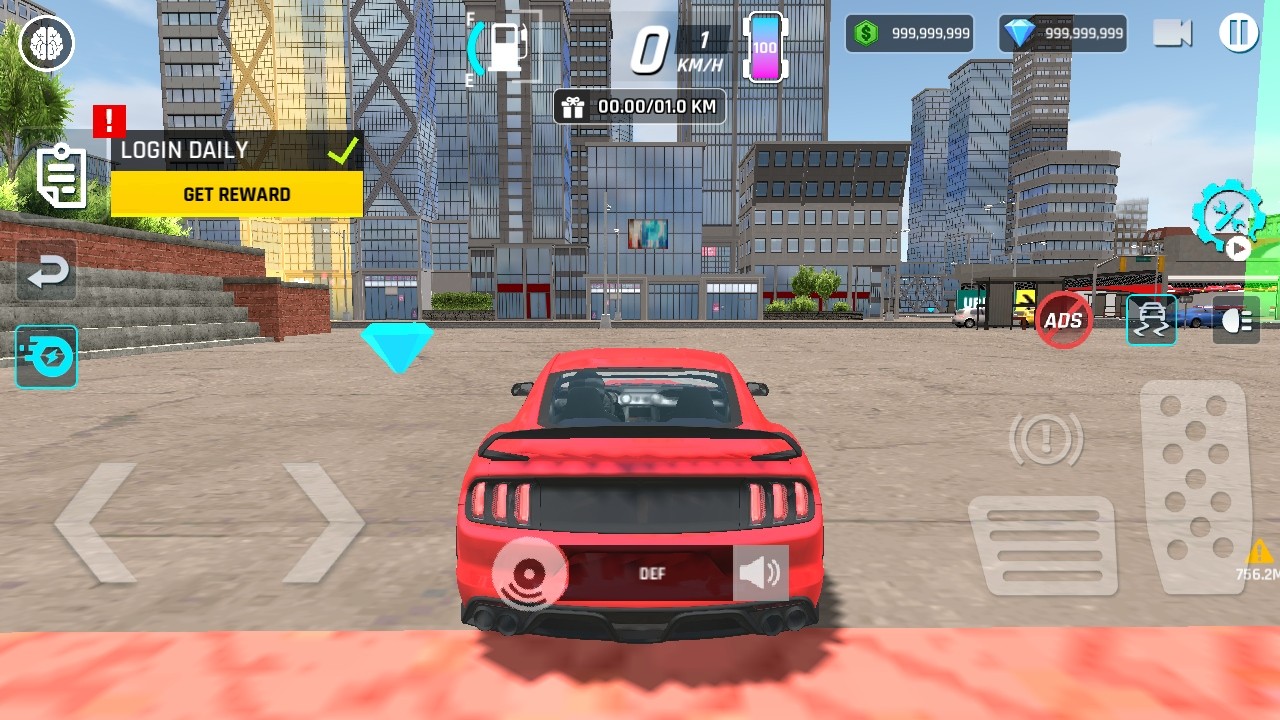The width and height of the screenshot is (1280, 720).
Task: Open the music disc control
Action: coord(529,574)
